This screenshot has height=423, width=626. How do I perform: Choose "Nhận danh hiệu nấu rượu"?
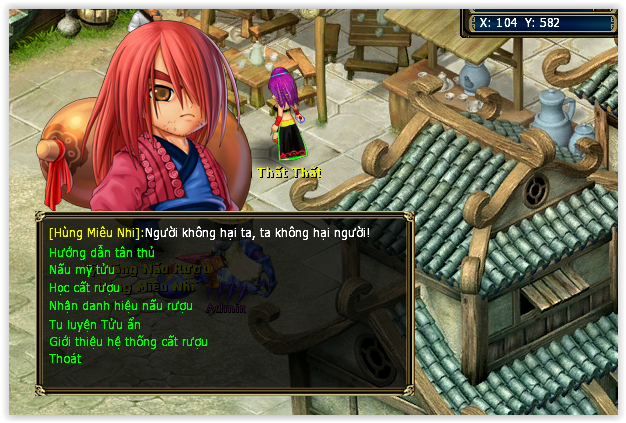click(120, 306)
